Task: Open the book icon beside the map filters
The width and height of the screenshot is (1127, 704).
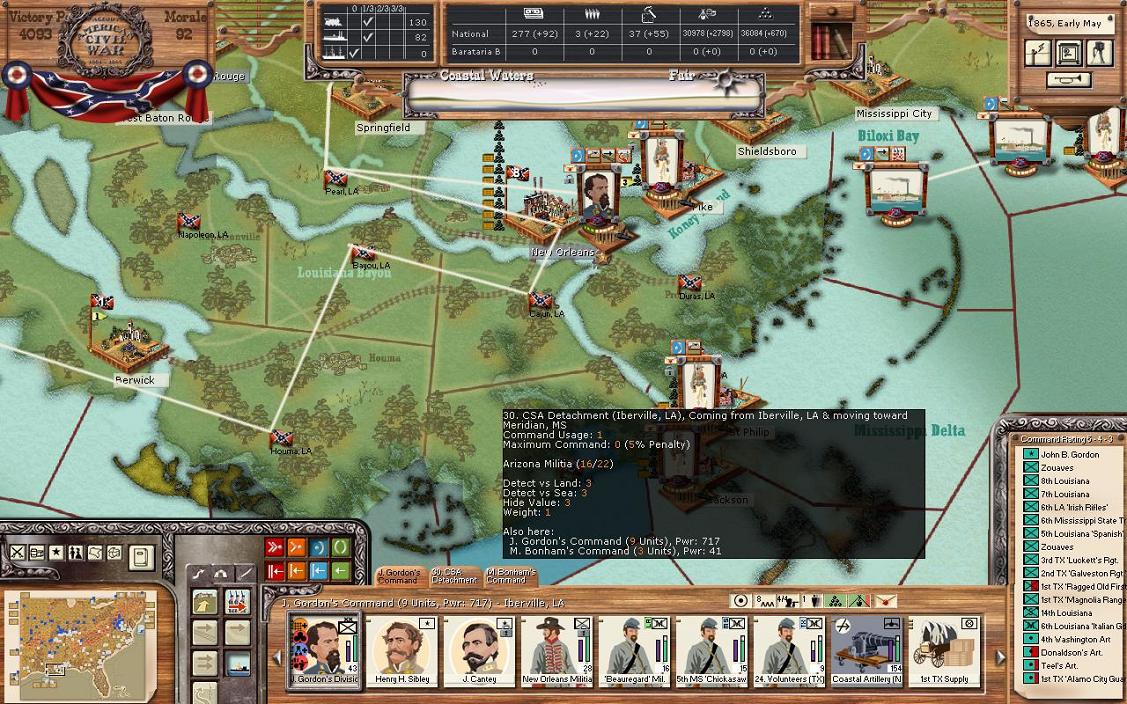Action: coord(141,554)
